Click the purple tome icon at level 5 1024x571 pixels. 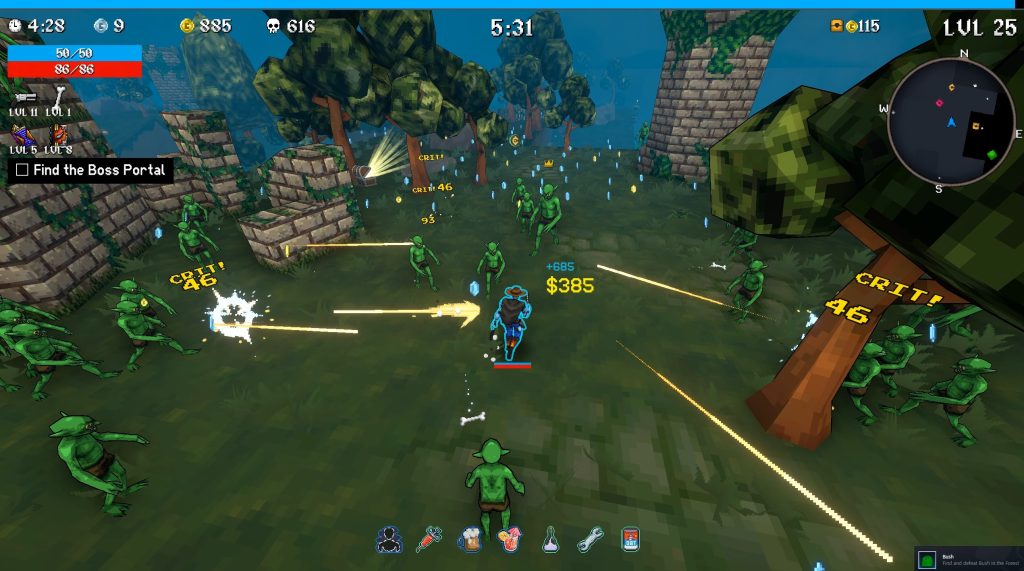pos(23,133)
